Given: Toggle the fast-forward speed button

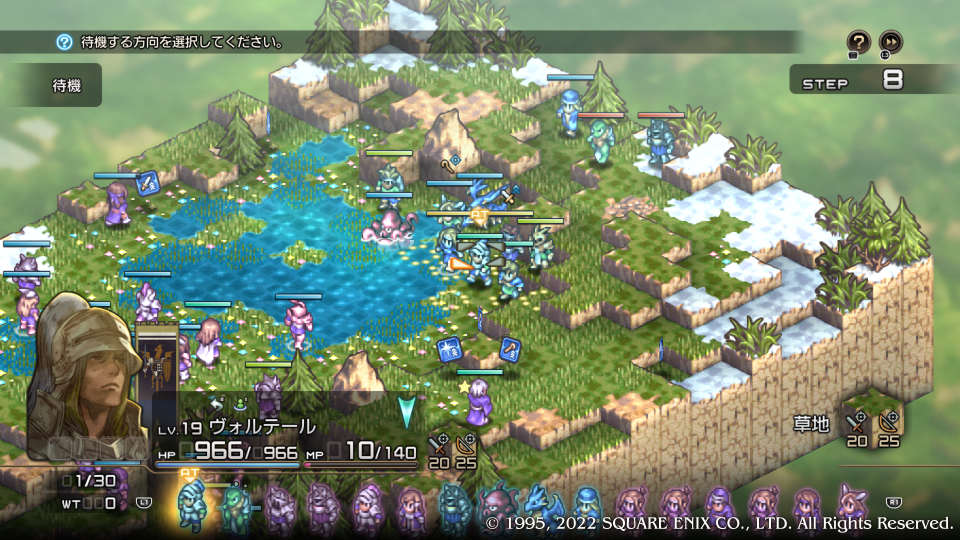Looking at the screenshot, I should pos(891,42).
